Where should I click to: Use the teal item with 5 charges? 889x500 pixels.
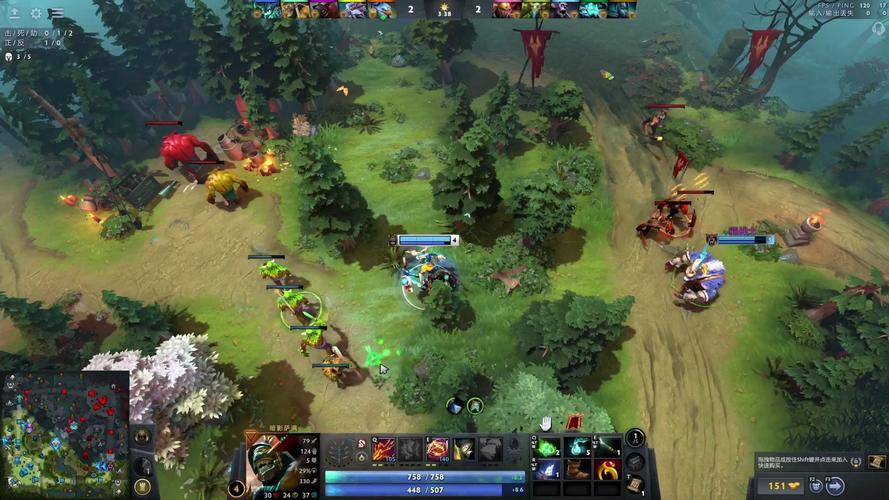click(577, 447)
